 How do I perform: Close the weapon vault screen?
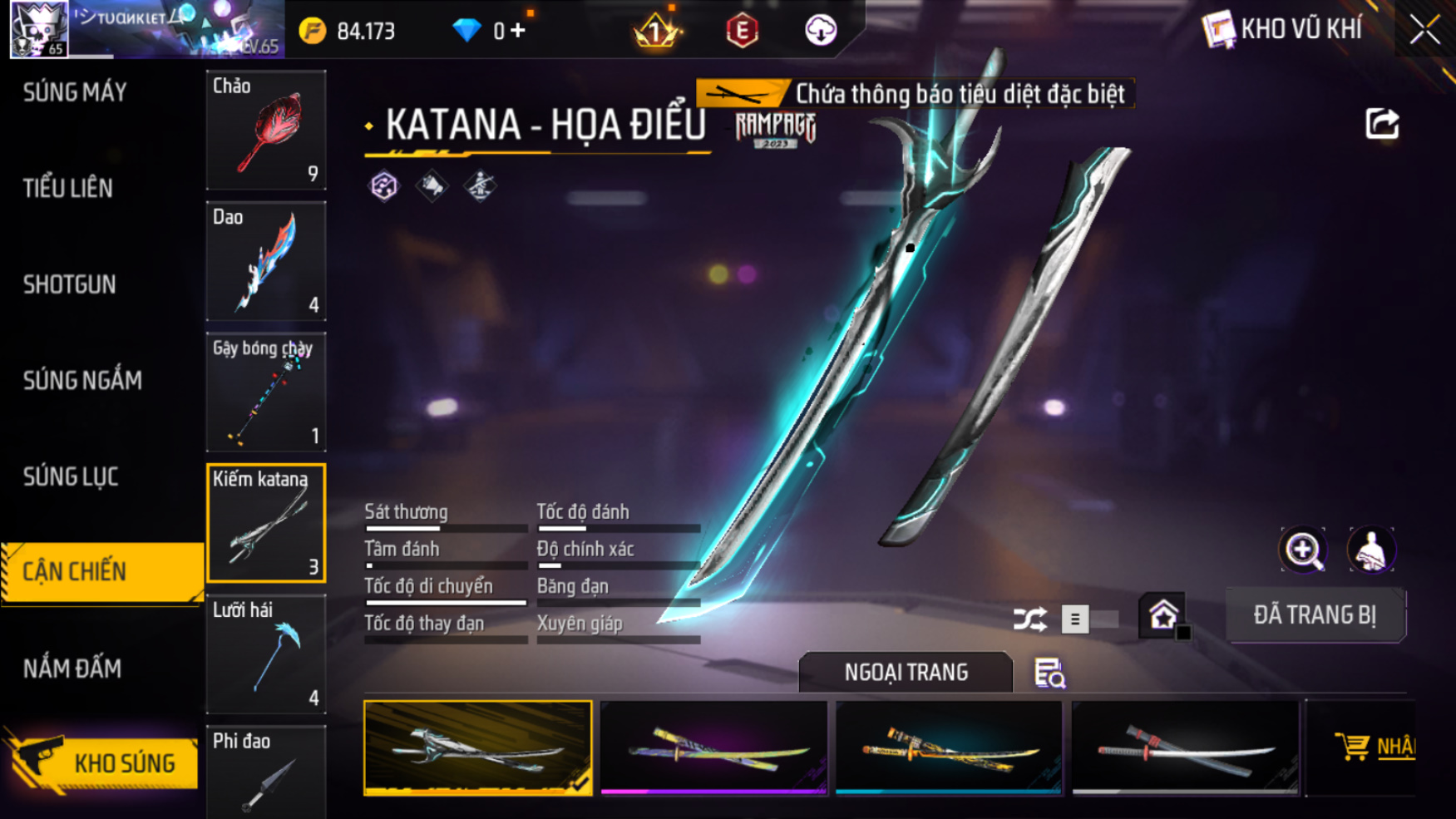(x=1424, y=30)
